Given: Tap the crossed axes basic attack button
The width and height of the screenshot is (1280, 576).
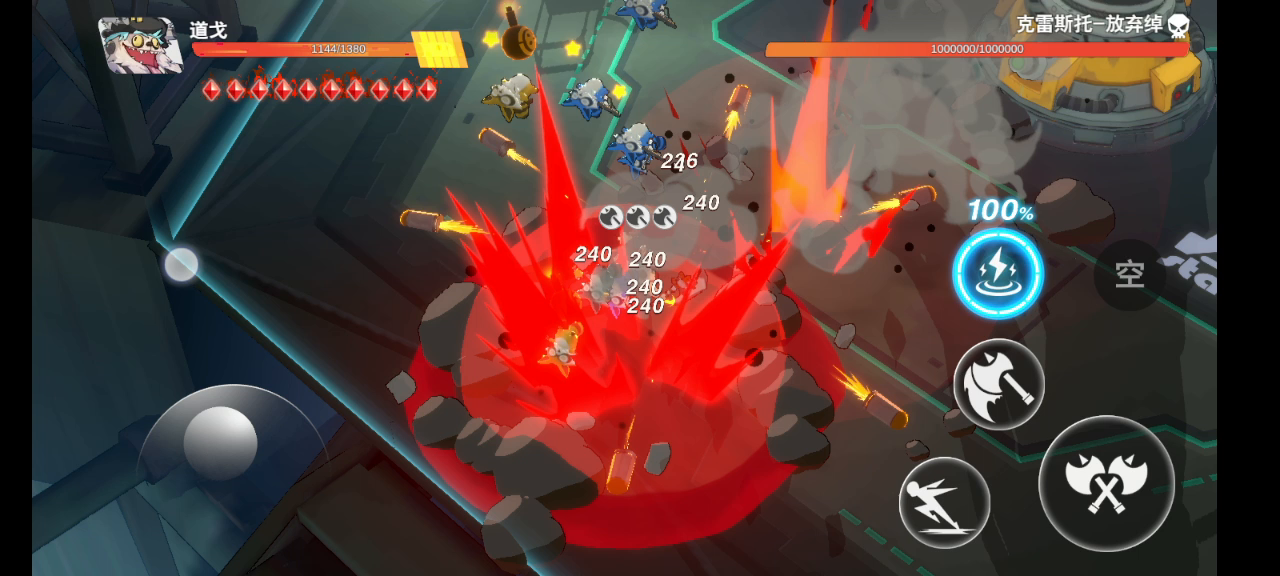Looking at the screenshot, I should tap(1105, 483).
